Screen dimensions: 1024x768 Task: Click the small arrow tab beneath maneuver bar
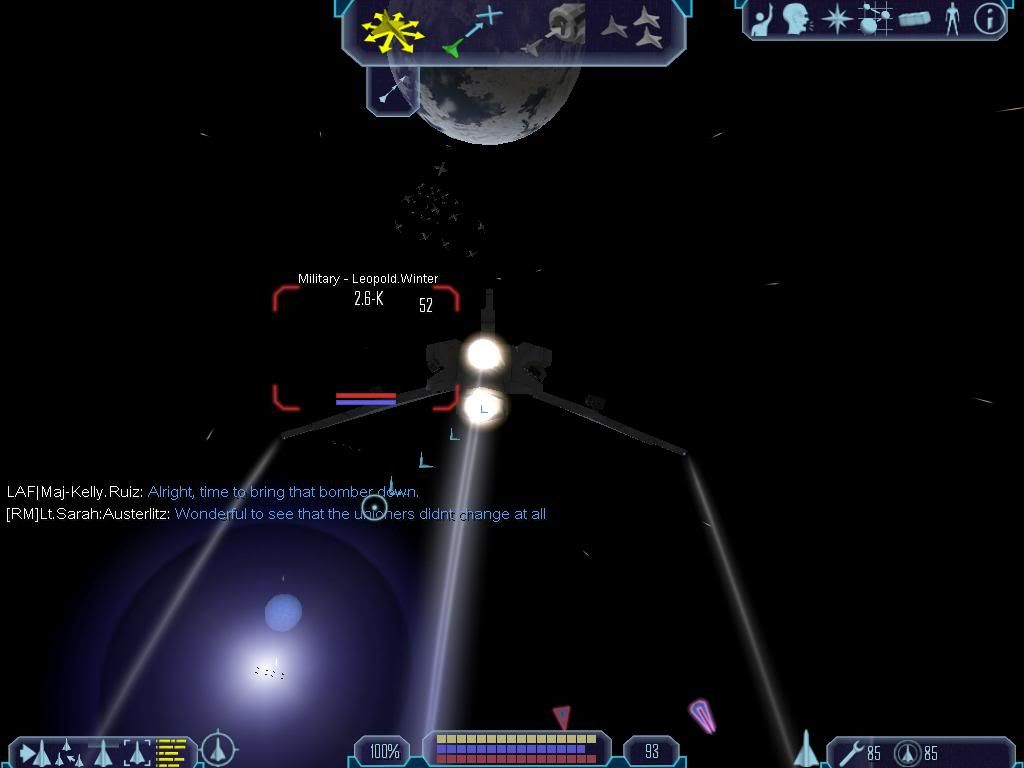tap(393, 91)
